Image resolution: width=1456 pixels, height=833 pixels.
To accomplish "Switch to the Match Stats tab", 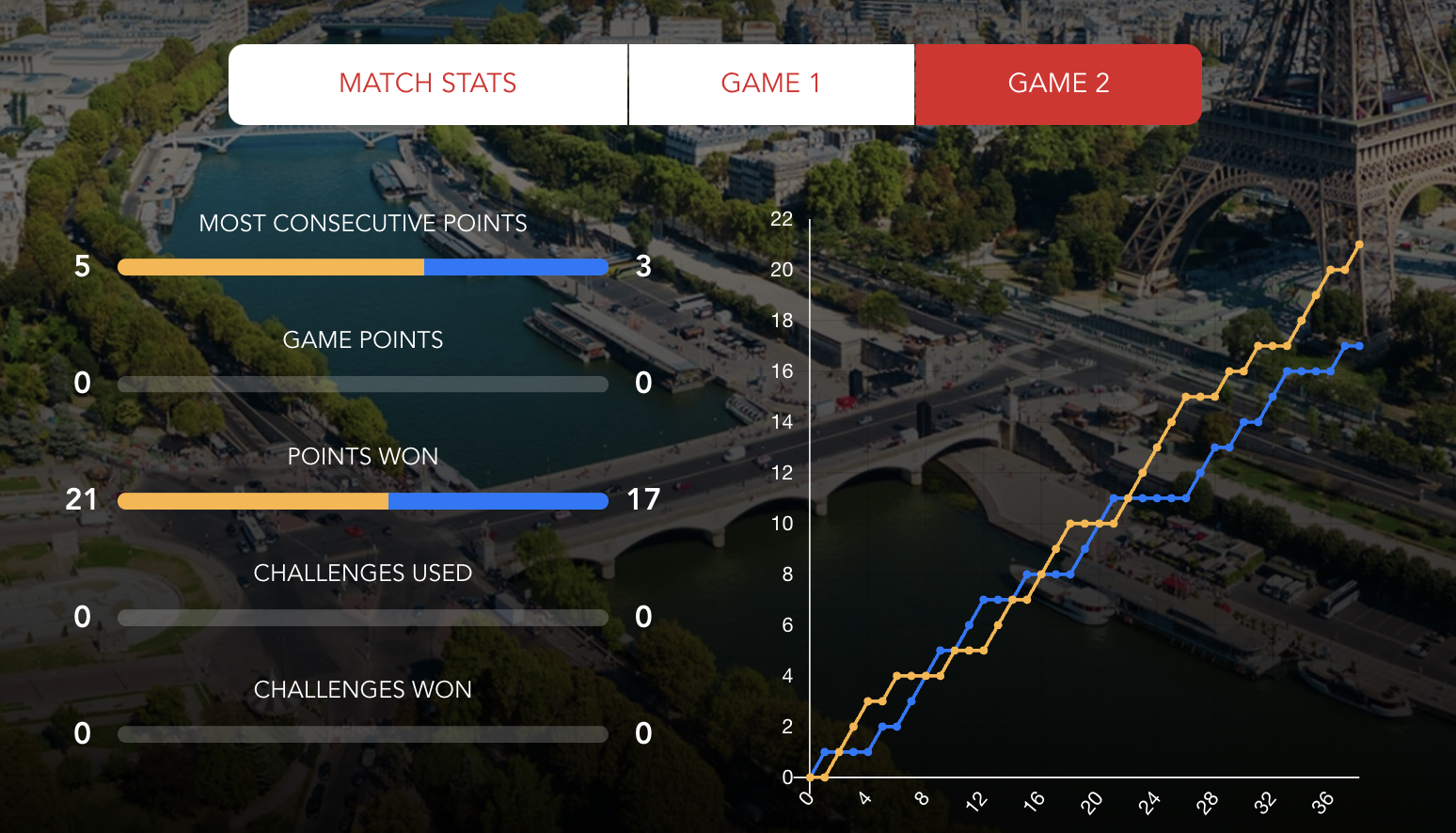I will 428,84.
